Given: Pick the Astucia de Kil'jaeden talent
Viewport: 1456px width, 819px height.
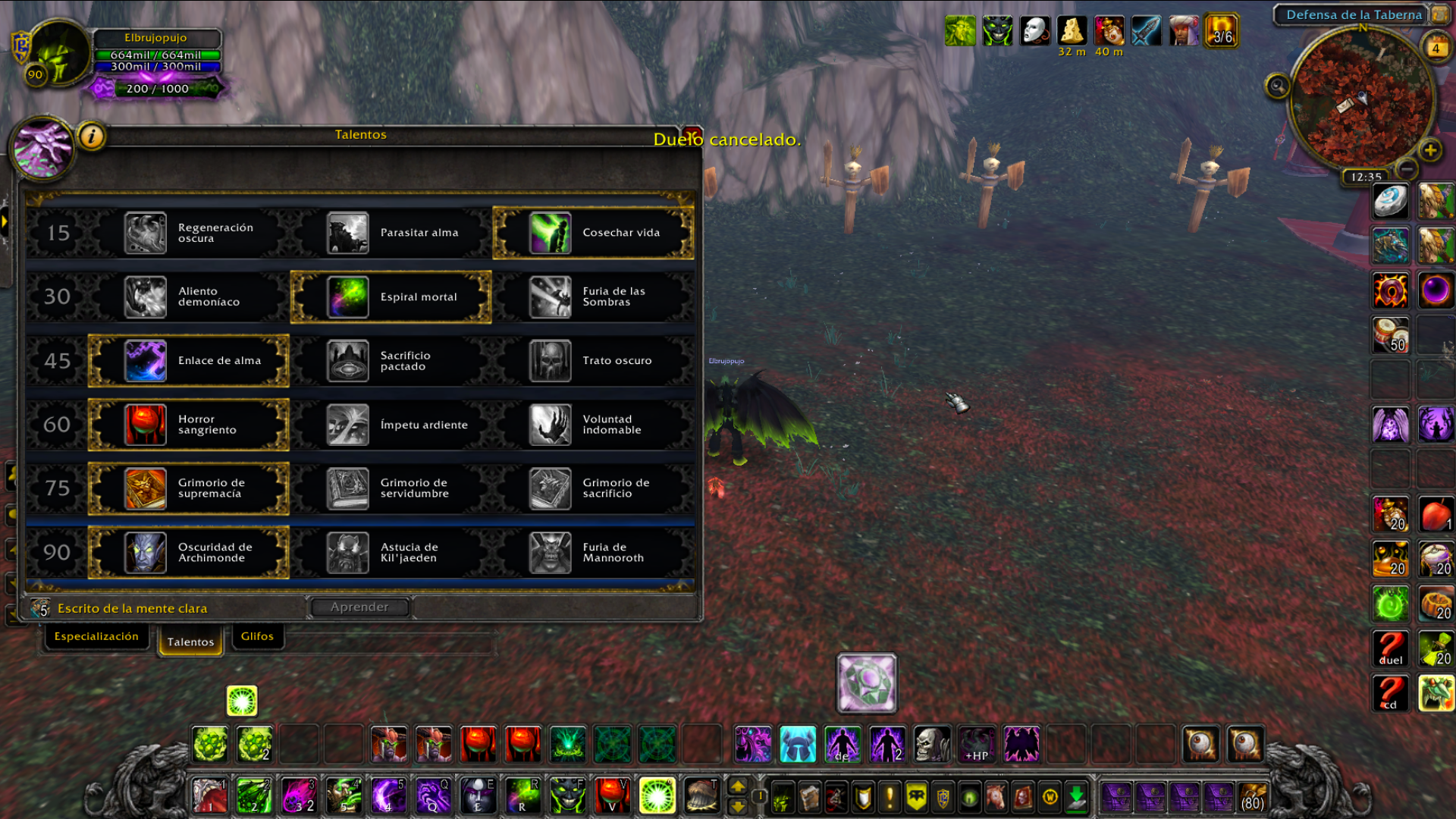Looking at the screenshot, I should pos(391,552).
